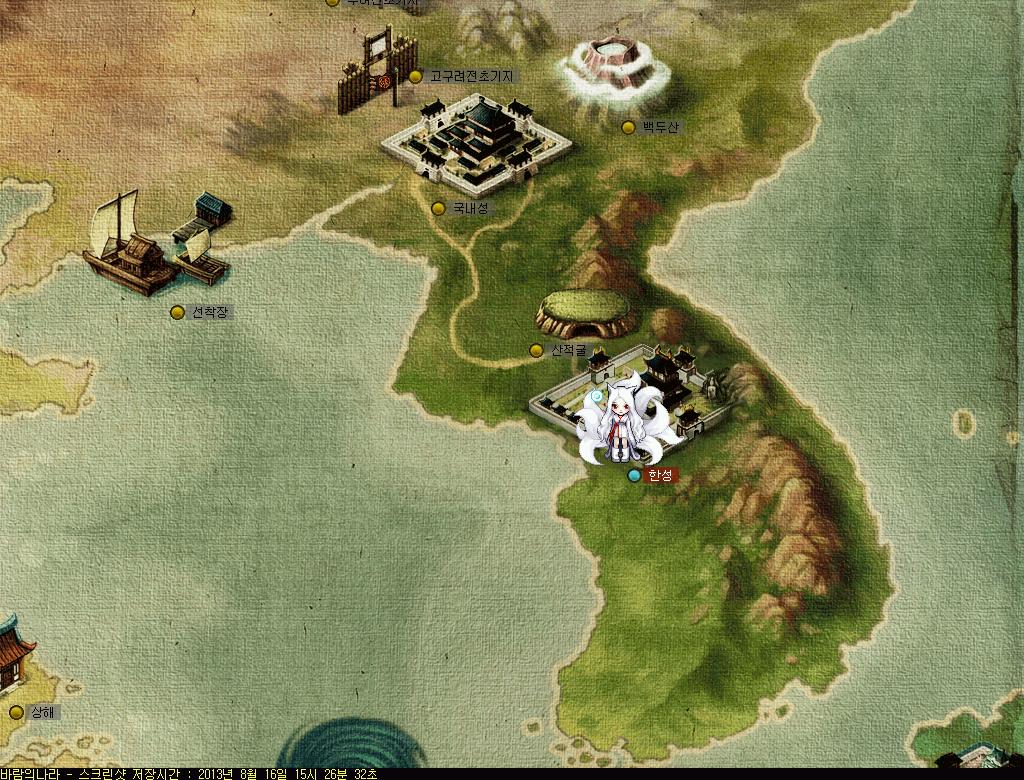Travel to the 백두산 marker
The width and height of the screenshot is (1024, 780).
628,127
